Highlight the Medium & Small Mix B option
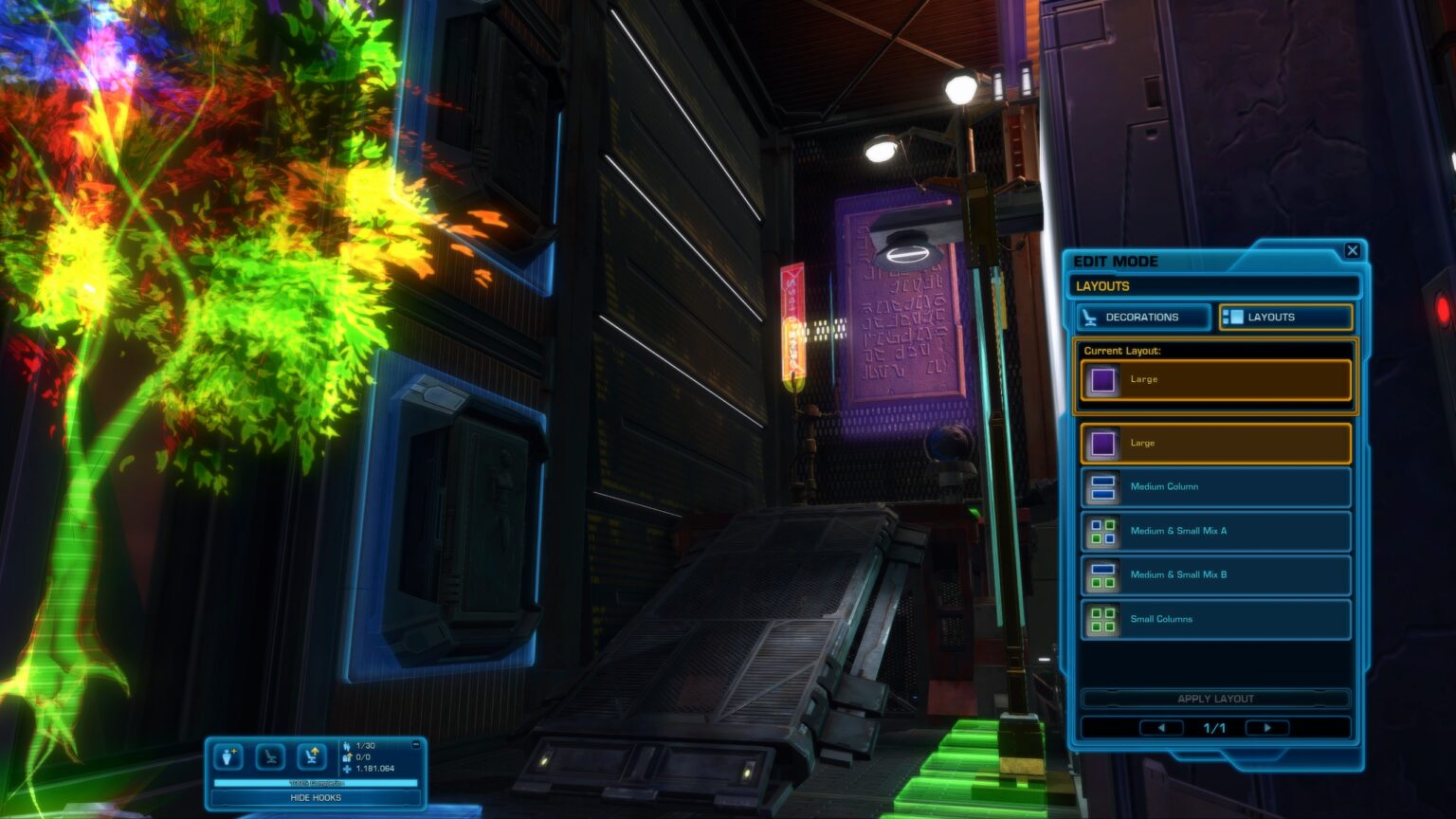The image size is (1456, 819). 1214,574
